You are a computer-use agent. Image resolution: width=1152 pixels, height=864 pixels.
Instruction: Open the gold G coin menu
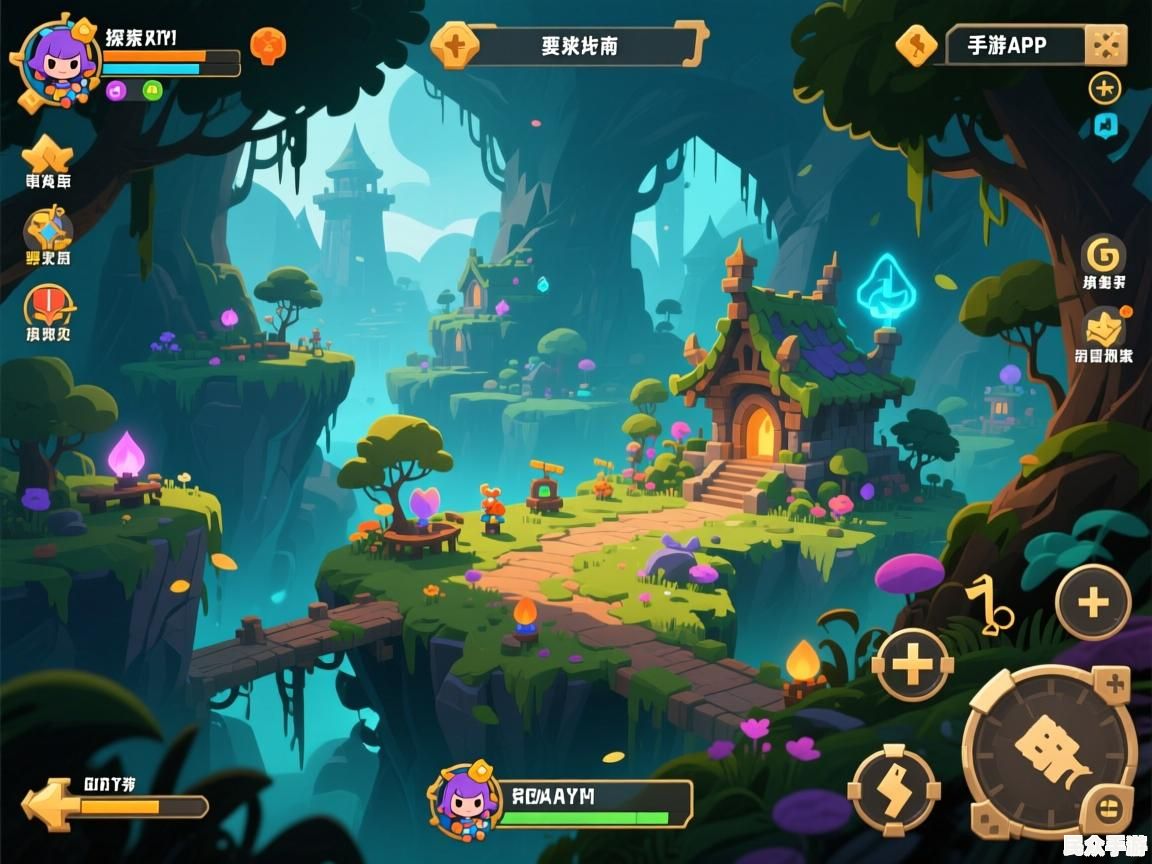point(1104,255)
